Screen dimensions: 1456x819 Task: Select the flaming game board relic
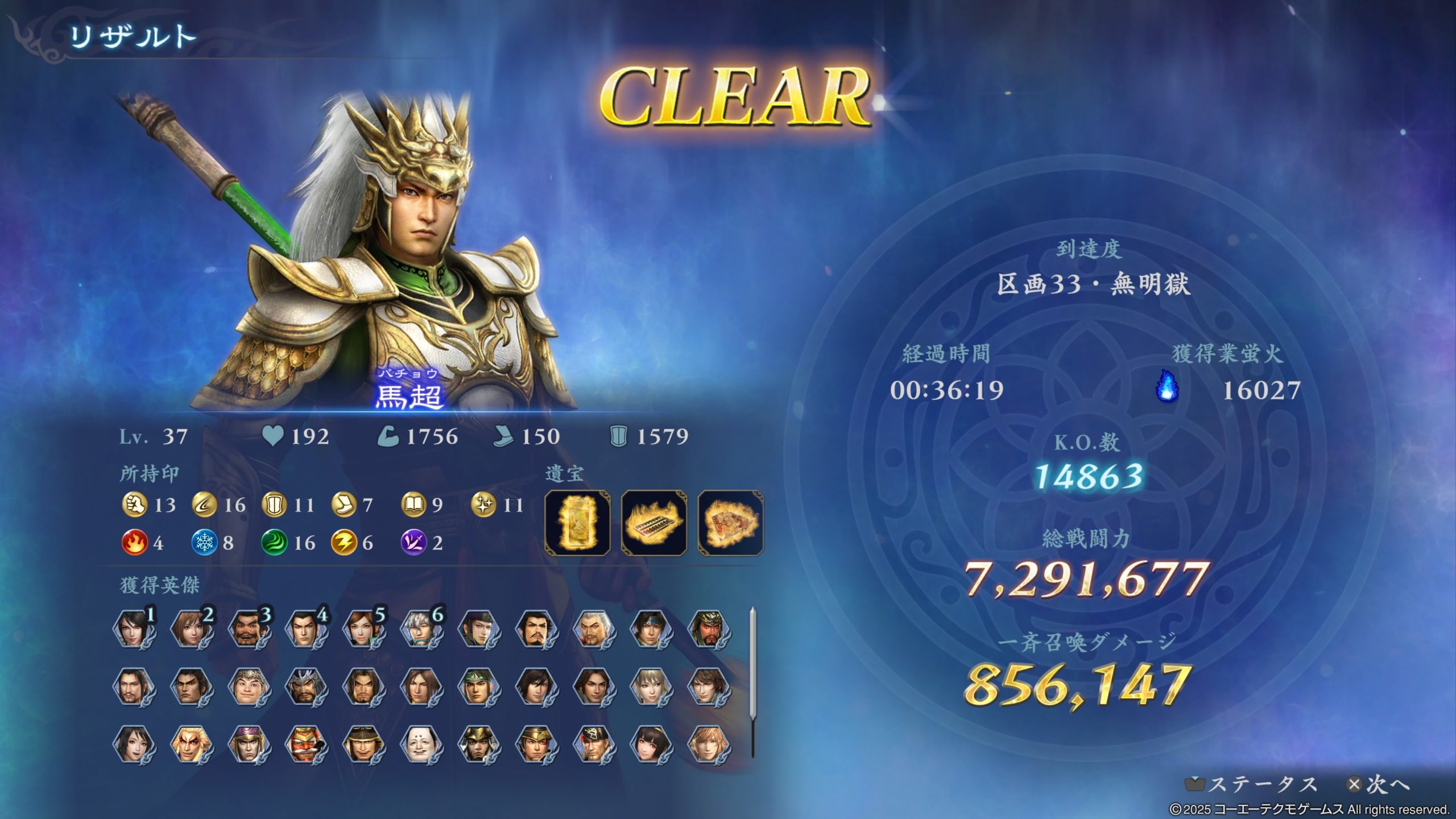730,522
